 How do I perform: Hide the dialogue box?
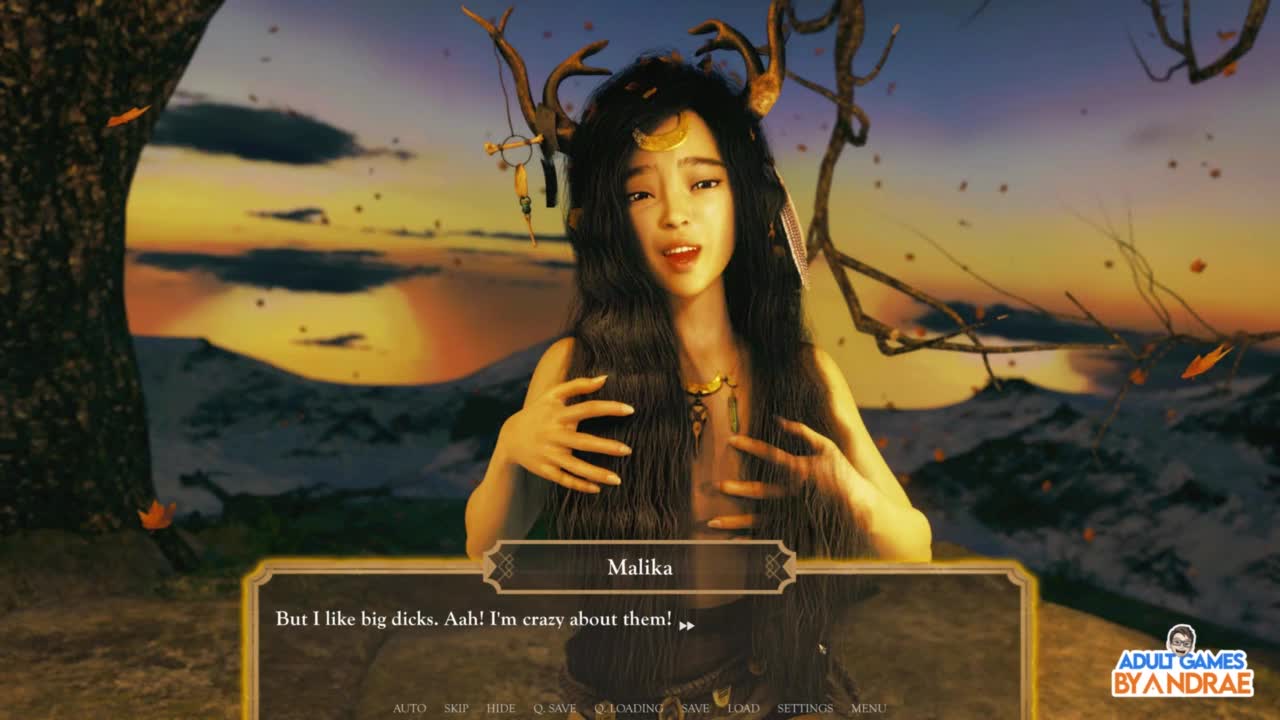(x=501, y=708)
